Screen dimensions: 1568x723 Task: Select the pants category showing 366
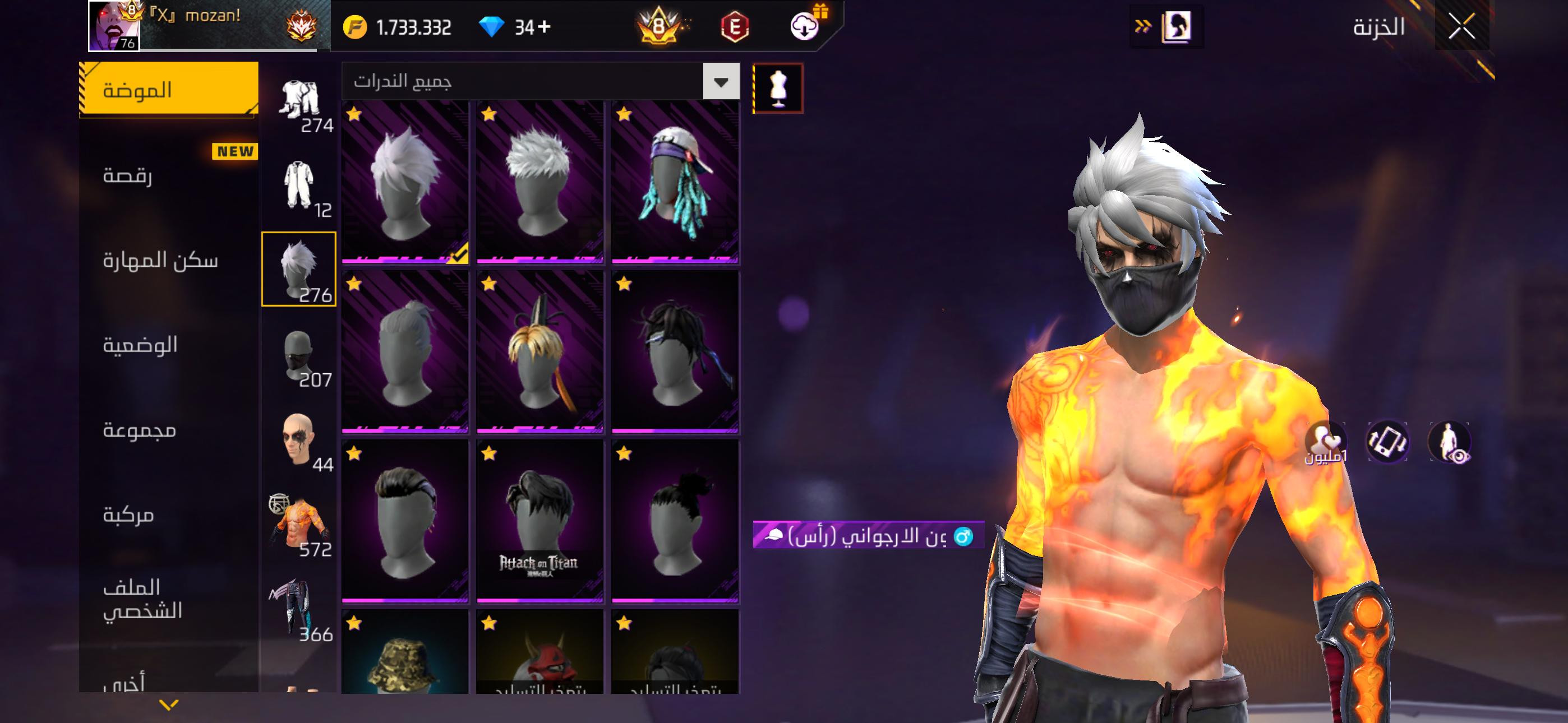click(298, 609)
